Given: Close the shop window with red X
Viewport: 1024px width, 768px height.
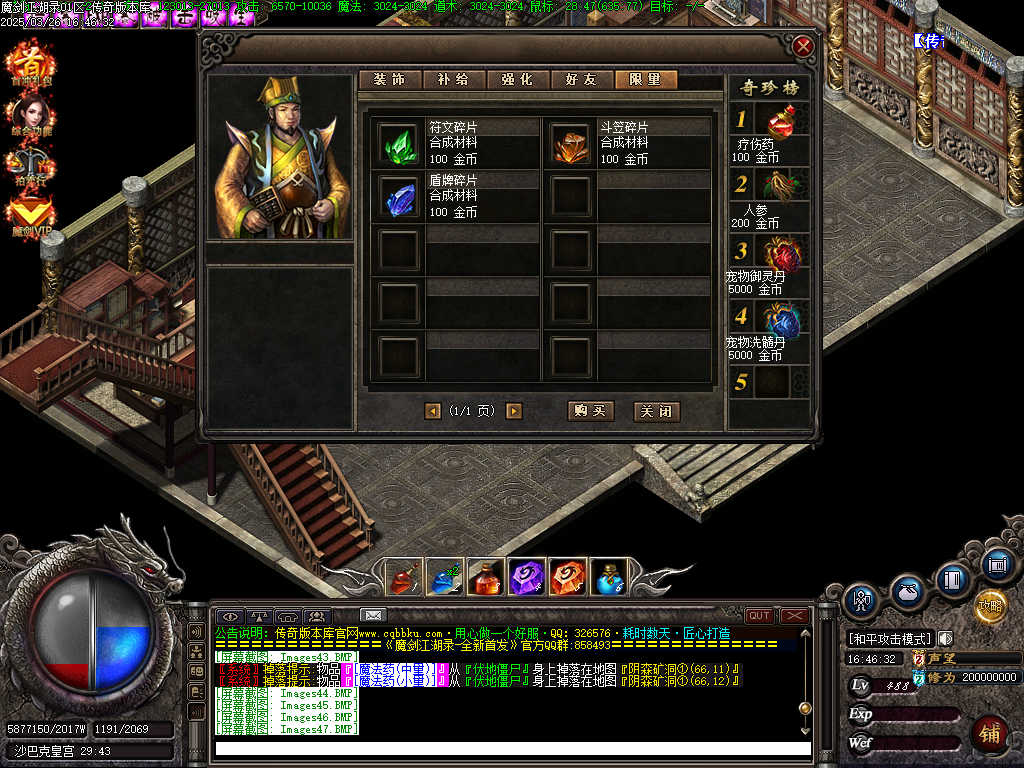Looking at the screenshot, I should (802, 46).
